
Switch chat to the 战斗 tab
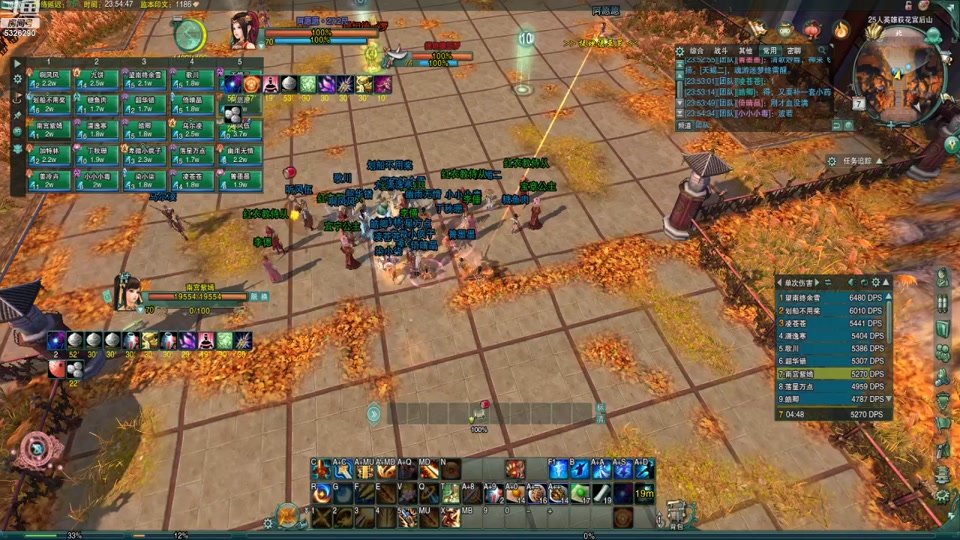pos(721,50)
